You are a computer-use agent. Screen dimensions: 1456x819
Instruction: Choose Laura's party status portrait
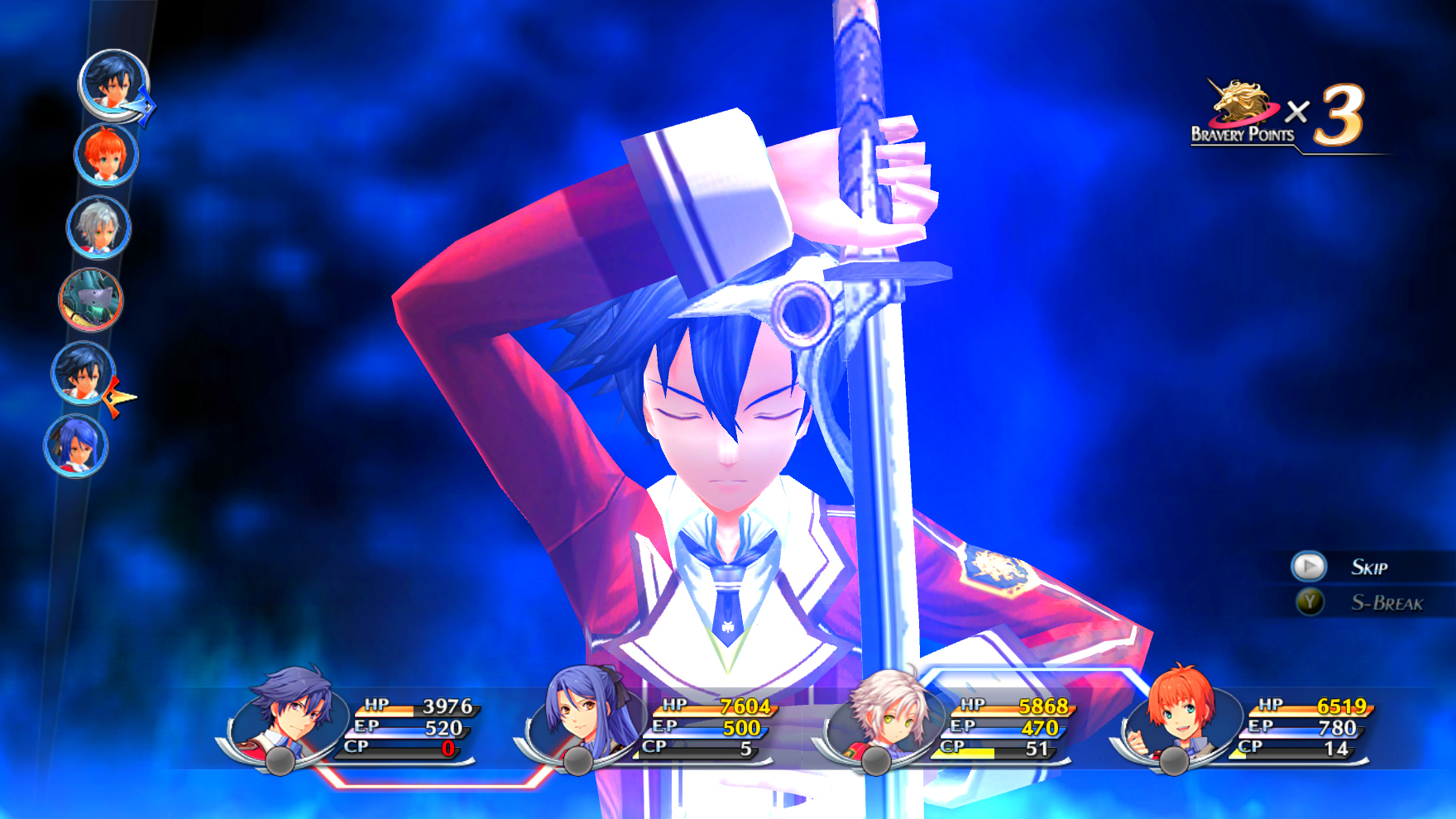point(585,715)
